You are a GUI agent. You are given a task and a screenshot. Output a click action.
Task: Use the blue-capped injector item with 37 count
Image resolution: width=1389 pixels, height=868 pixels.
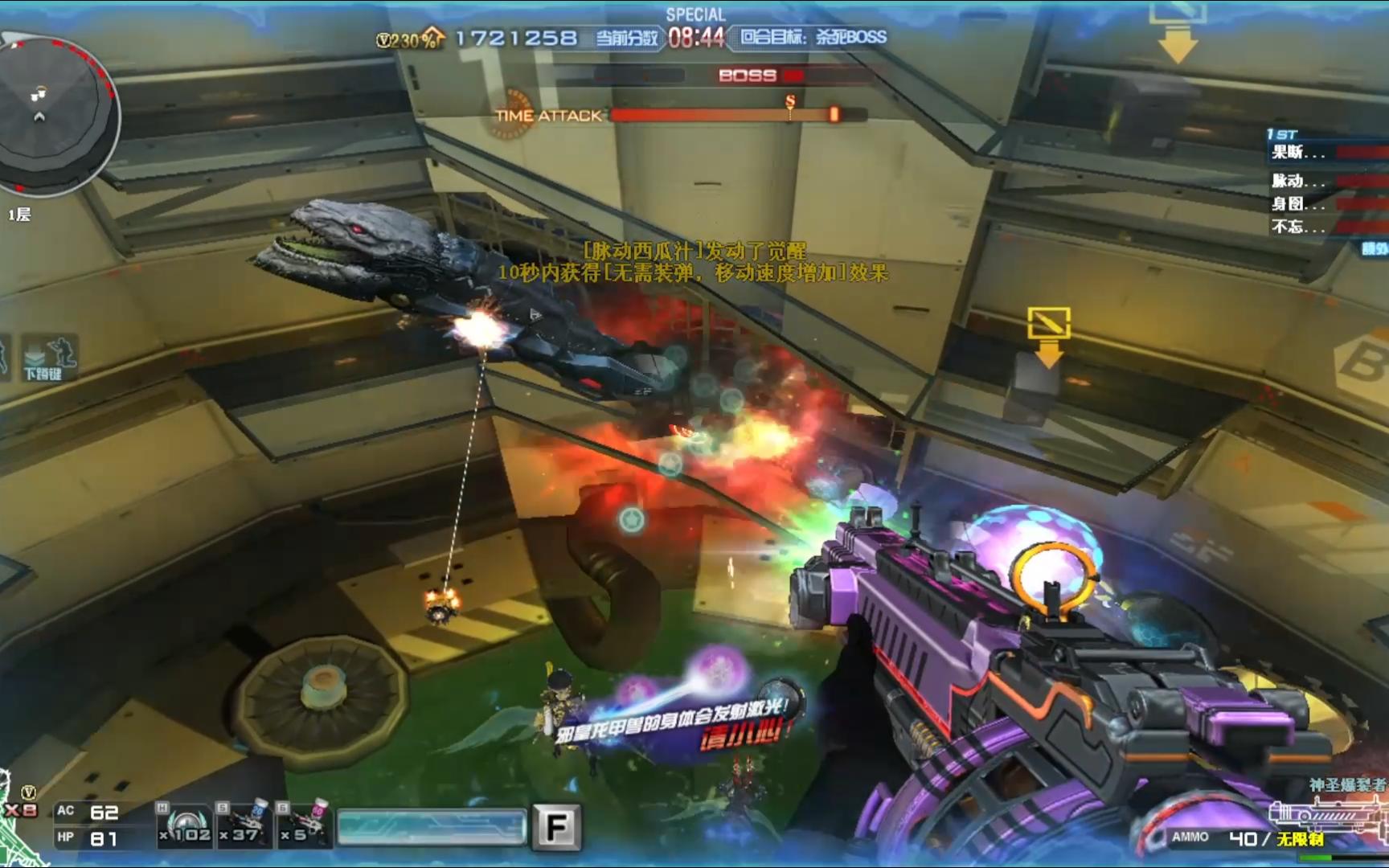pyautogui.click(x=244, y=825)
